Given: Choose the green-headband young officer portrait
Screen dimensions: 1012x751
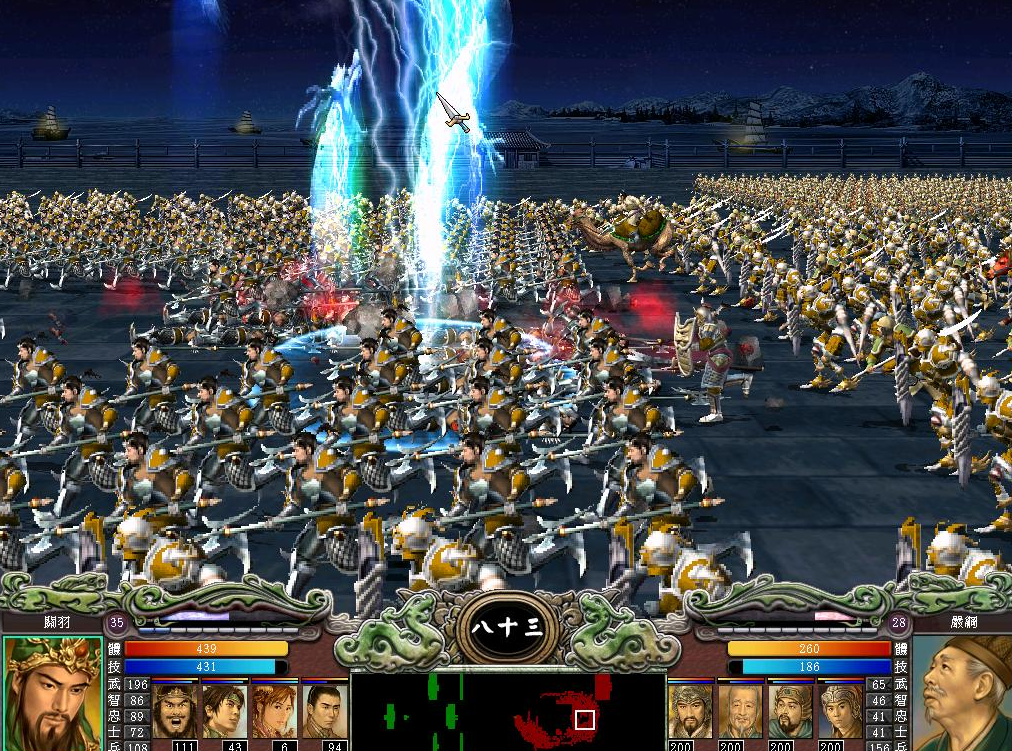Looking at the screenshot, I should (224, 710).
